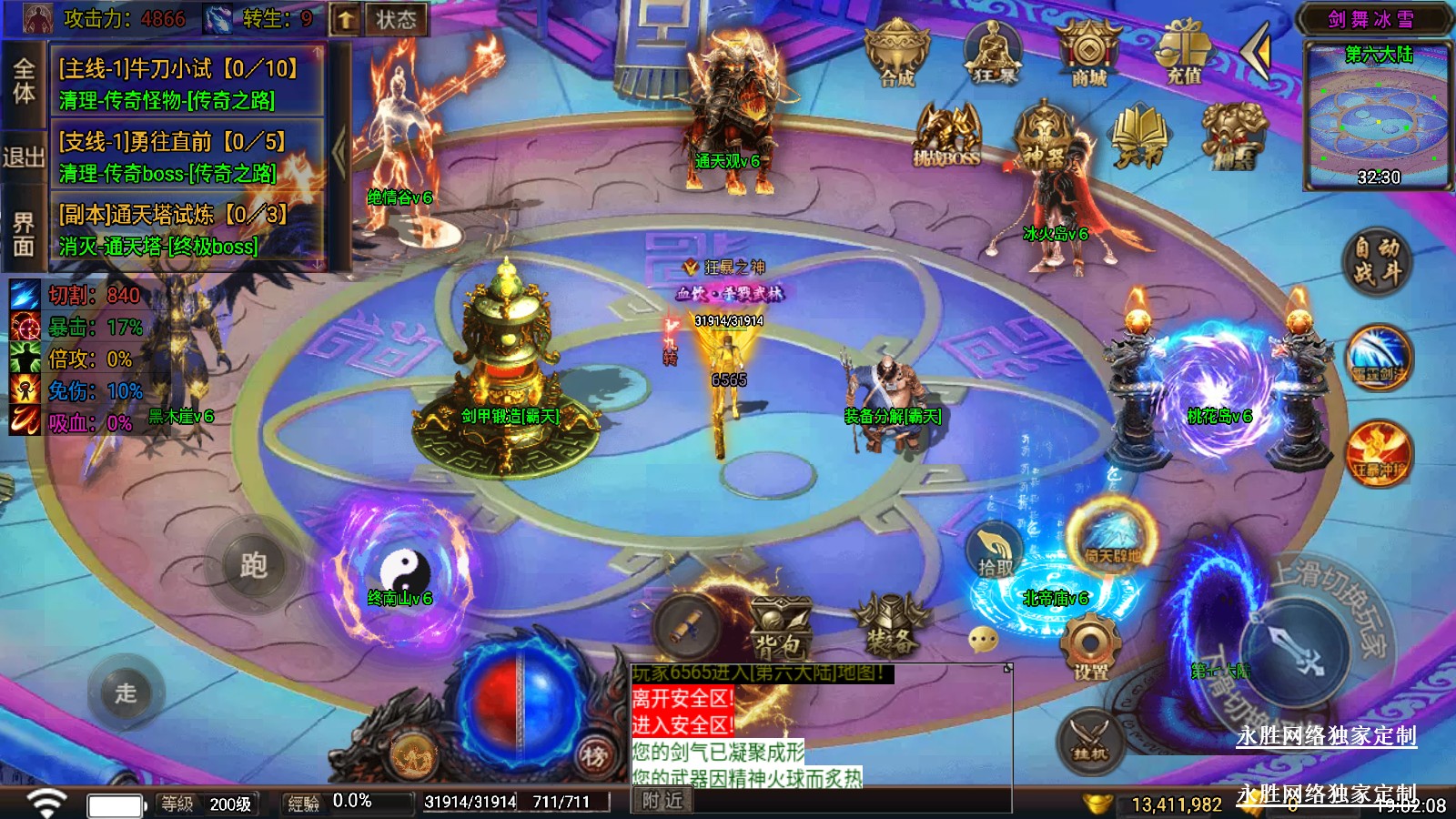Open the 背包 backpack

pyautogui.click(x=781, y=626)
